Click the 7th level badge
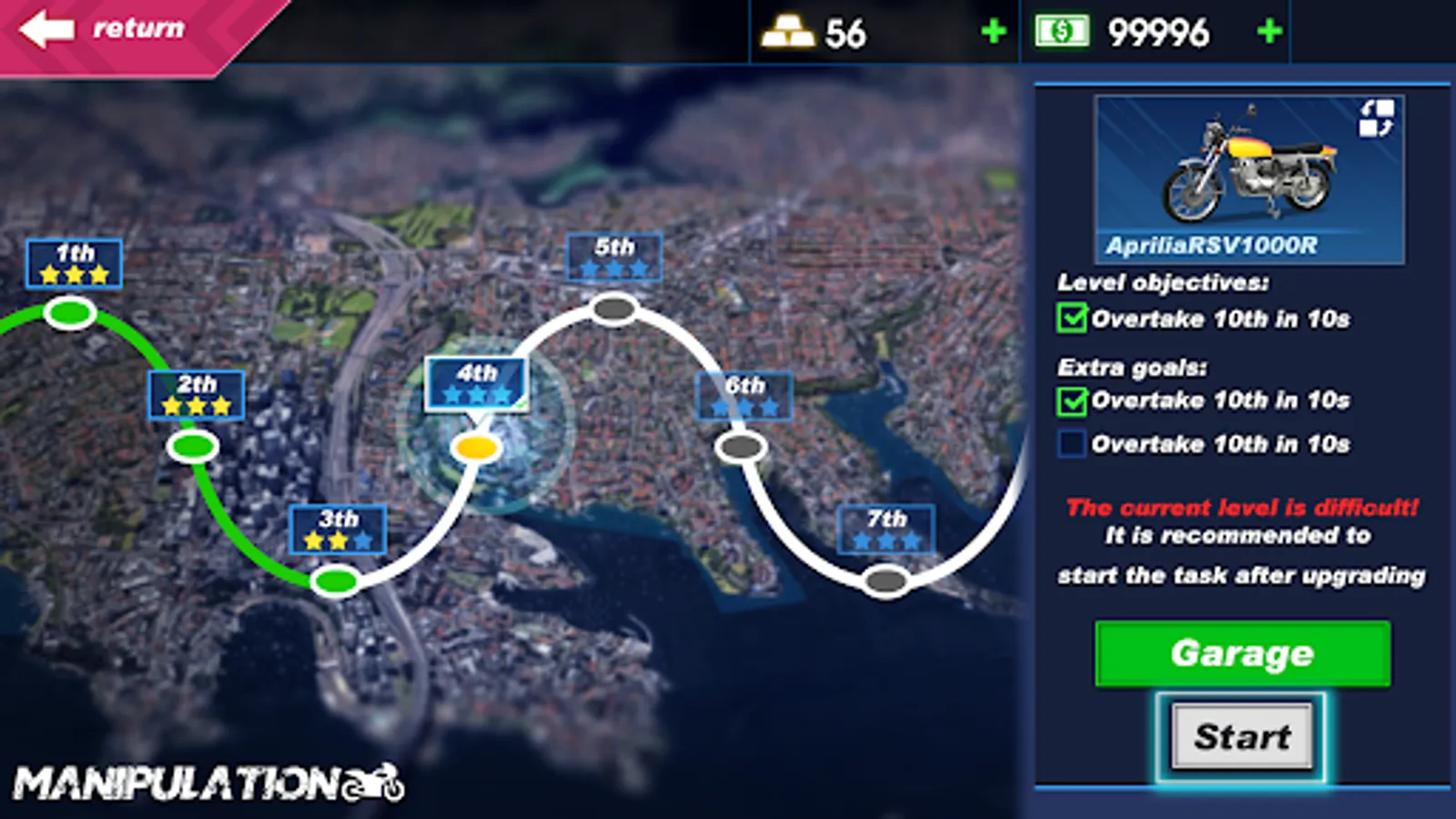Screen dimensions: 1456x819 tap(885, 530)
